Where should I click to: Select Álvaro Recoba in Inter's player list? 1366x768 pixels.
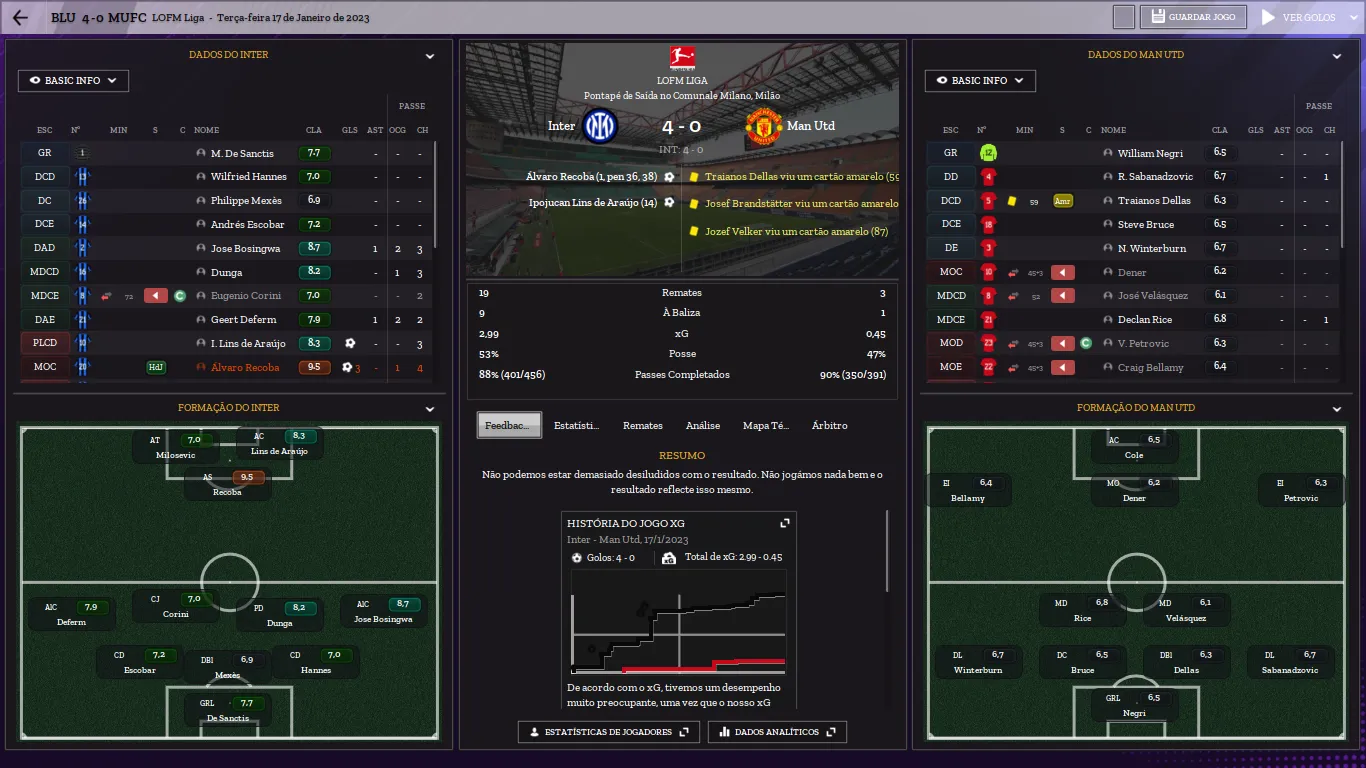tap(245, 367)
